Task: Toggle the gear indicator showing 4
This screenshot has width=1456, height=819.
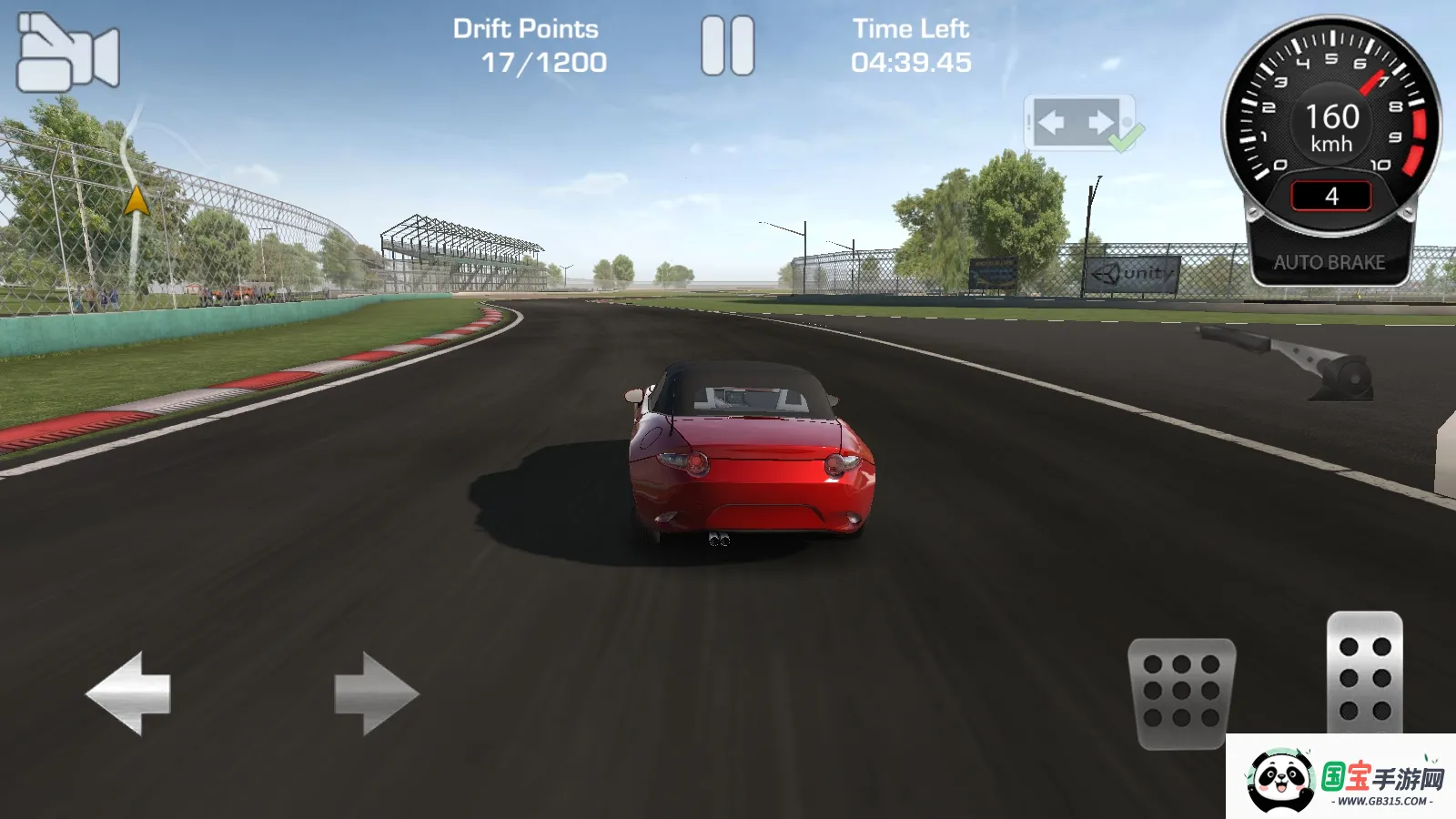Action: click(1330, 195)
